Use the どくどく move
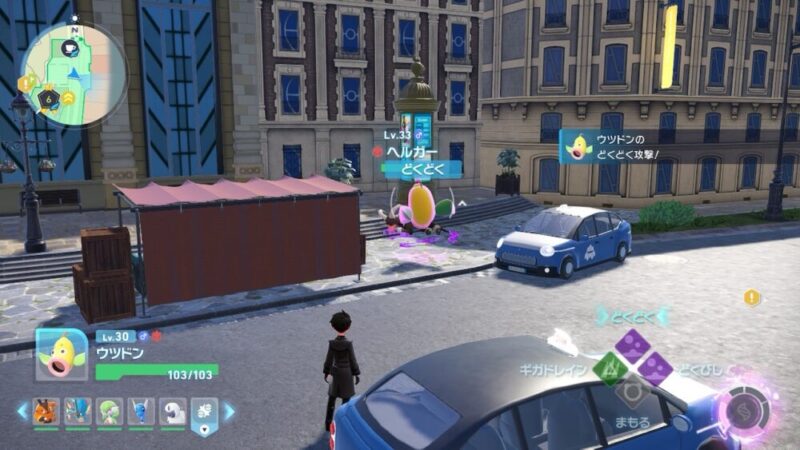Screen dimensions: 800x450 pos(632,347)
